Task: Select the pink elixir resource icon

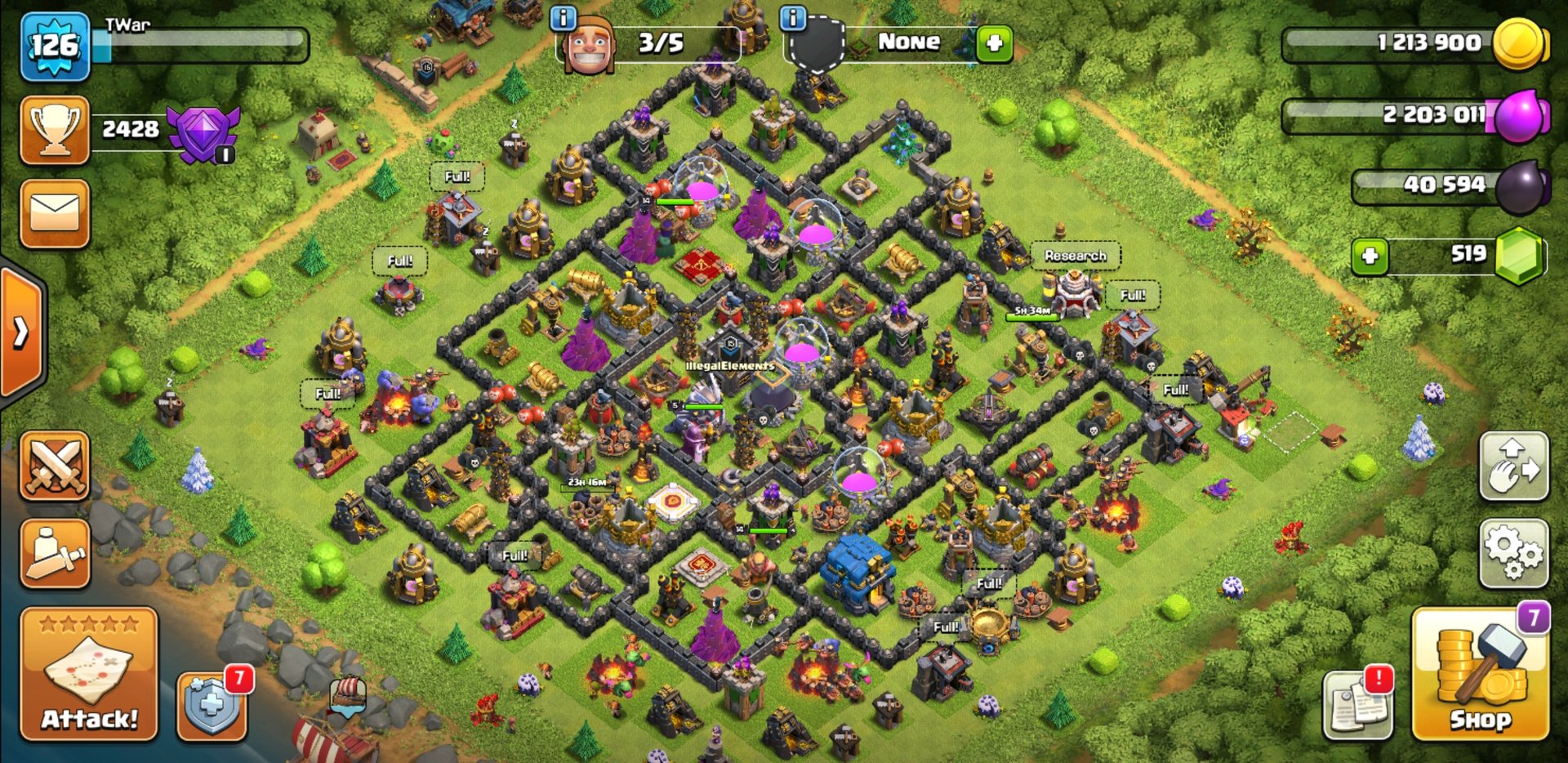Action: click(1521, 115)
